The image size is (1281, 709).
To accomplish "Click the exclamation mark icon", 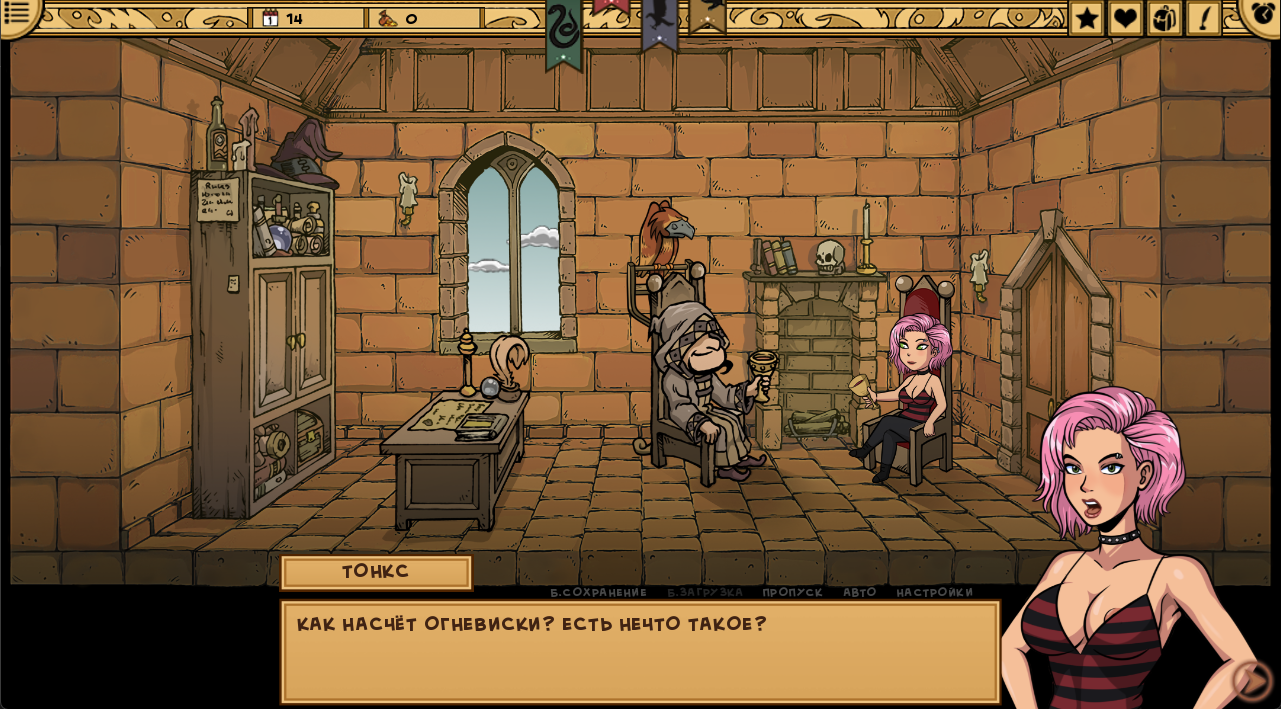I will [1203, 18].
